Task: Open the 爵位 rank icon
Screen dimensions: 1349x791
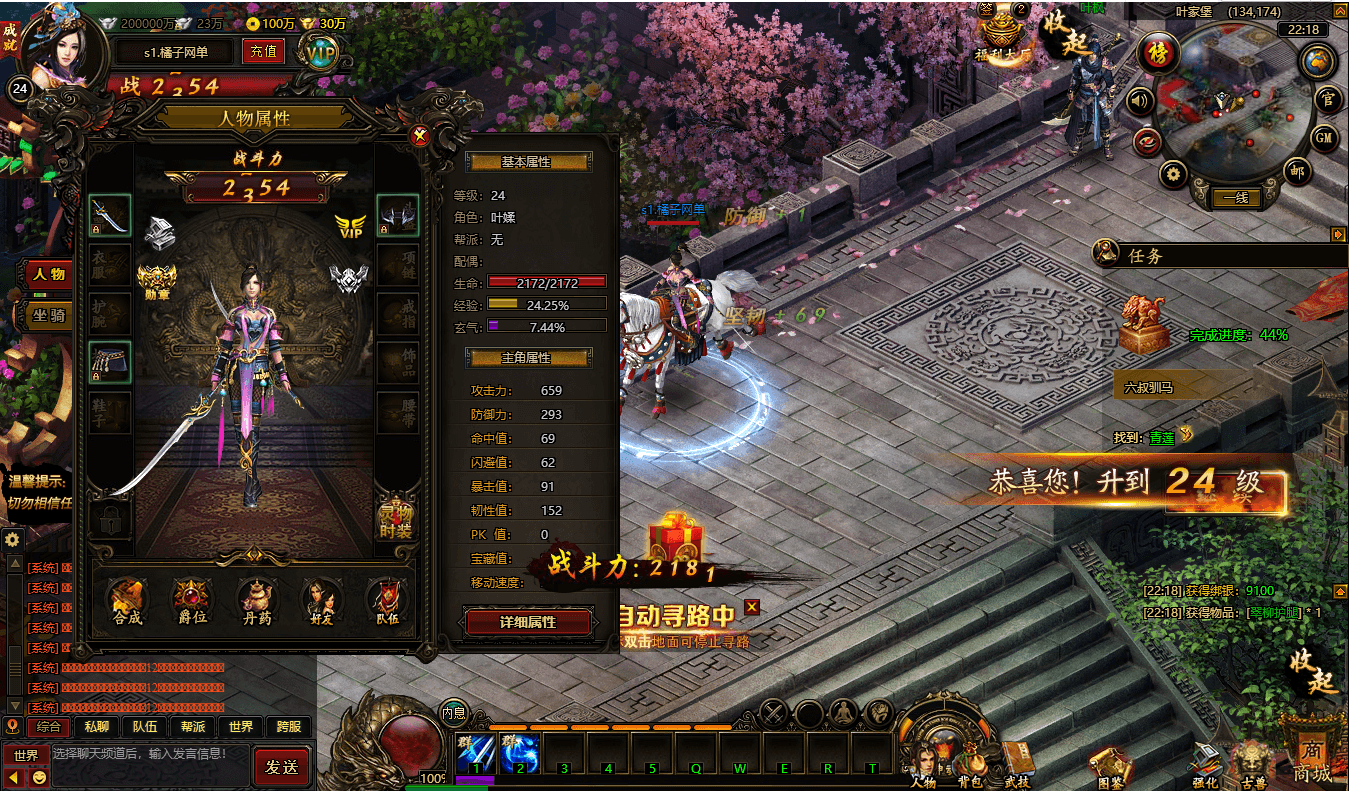Action: click(191, 600)
